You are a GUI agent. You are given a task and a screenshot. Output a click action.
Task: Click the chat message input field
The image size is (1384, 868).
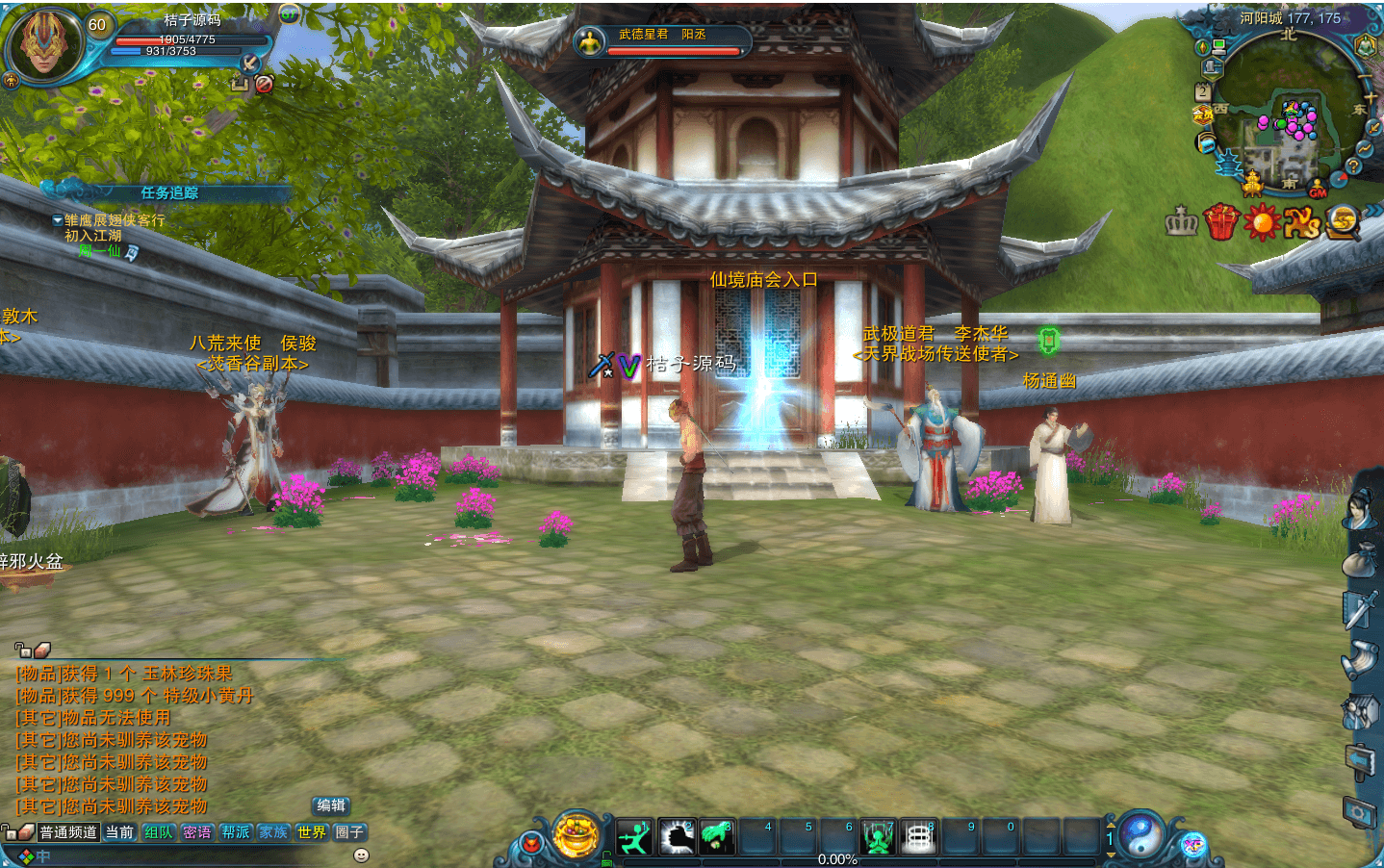(x=192, y=855)
